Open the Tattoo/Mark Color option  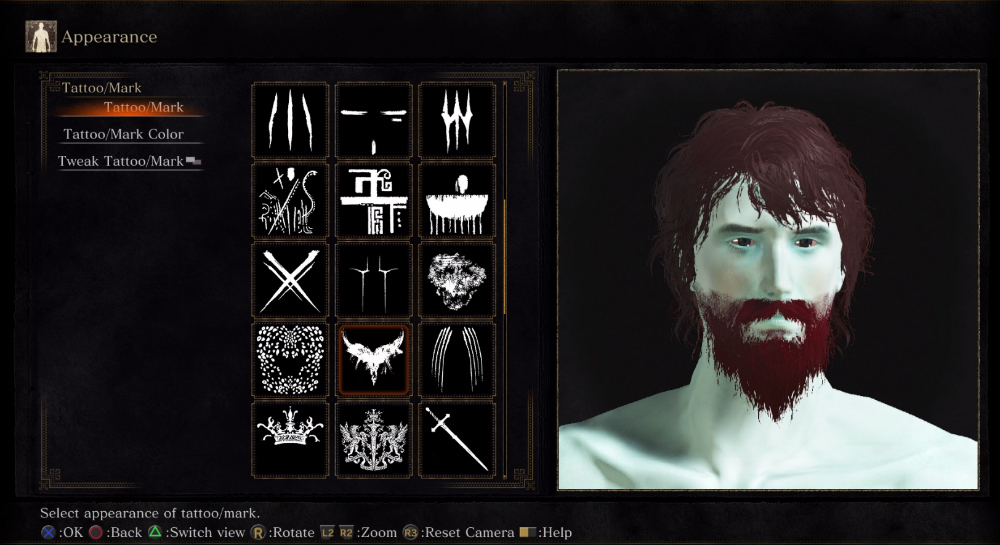click(124, 134)
